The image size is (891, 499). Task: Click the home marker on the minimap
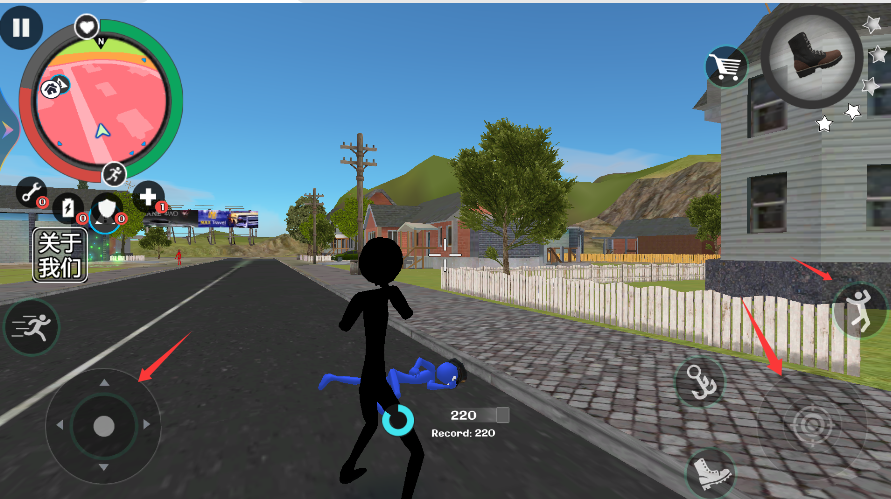pos(51,89)
